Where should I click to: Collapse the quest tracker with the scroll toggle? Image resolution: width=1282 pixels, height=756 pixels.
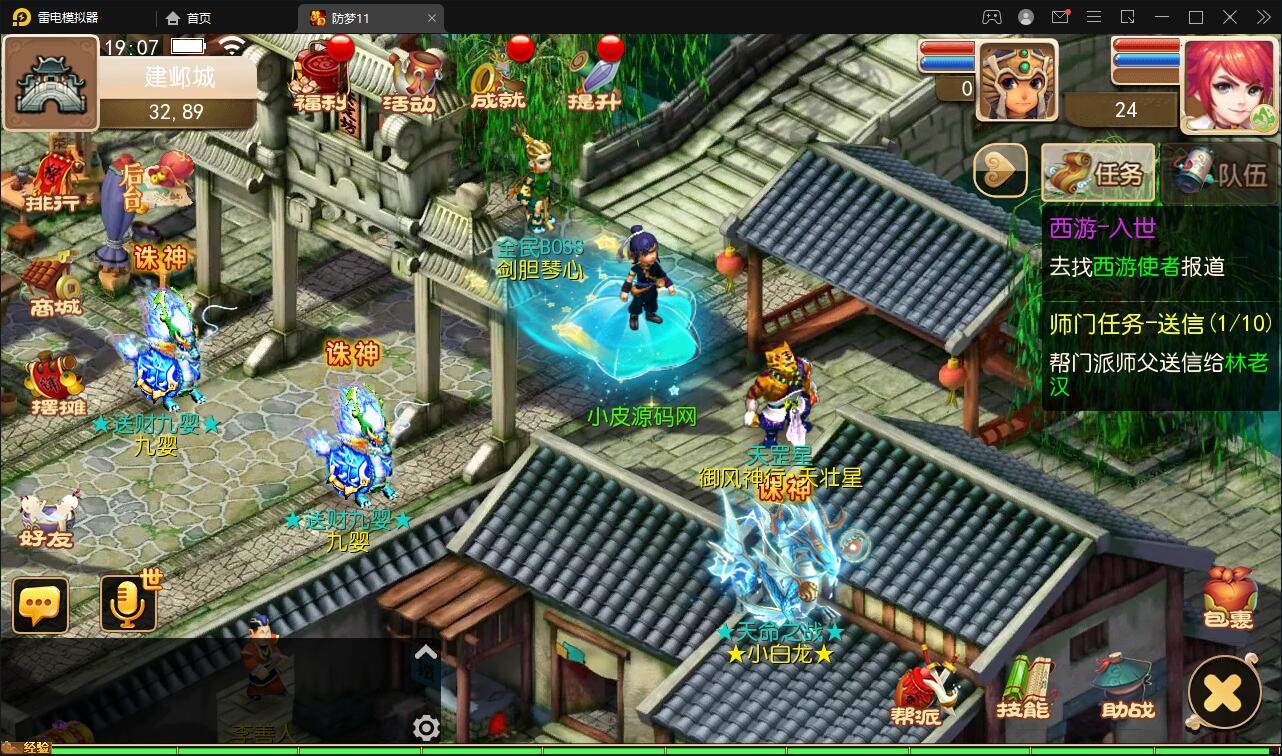pyautogui.click(x=1000, y=171)
